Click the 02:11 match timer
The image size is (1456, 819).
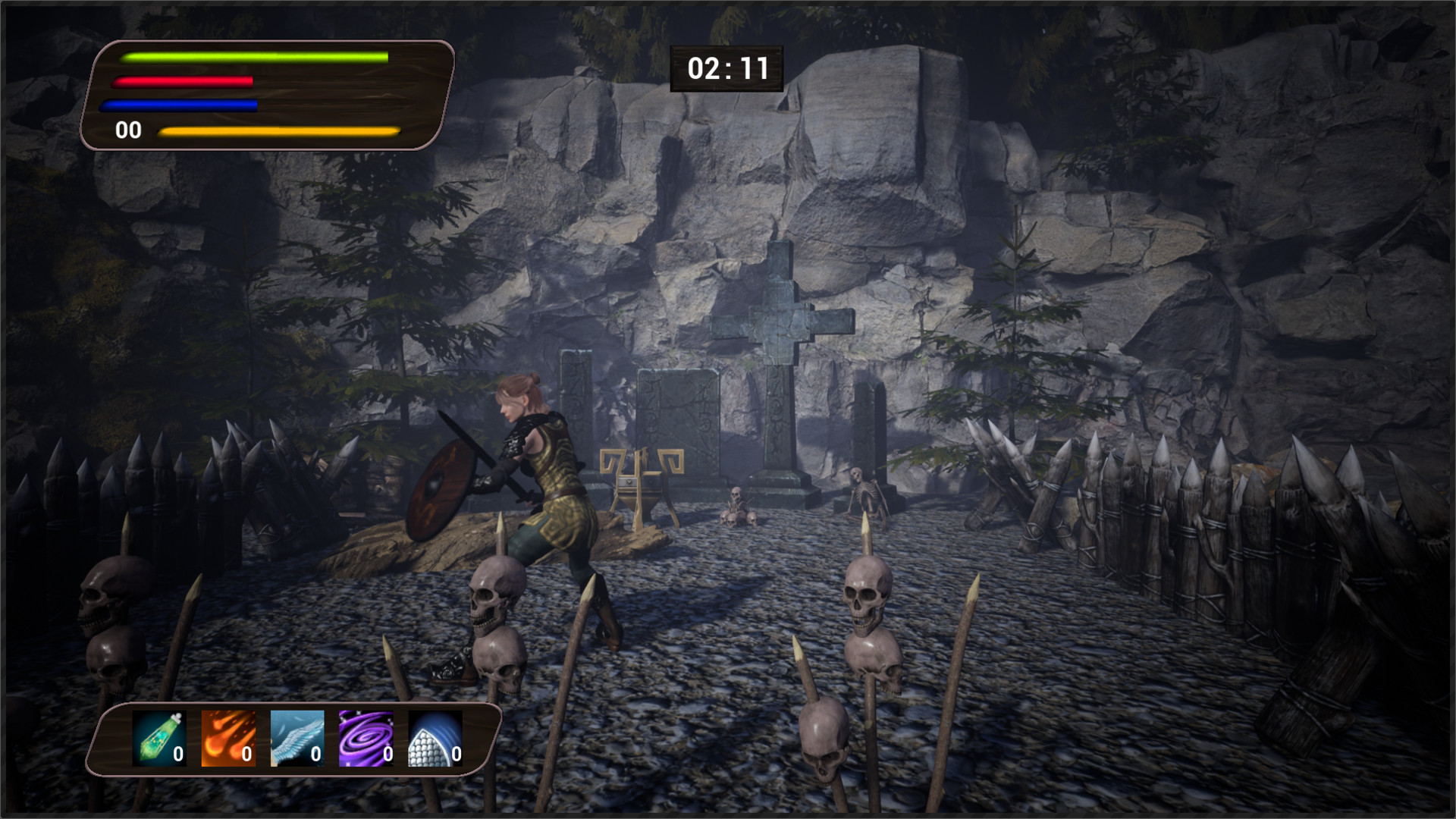tap(726, 68)
